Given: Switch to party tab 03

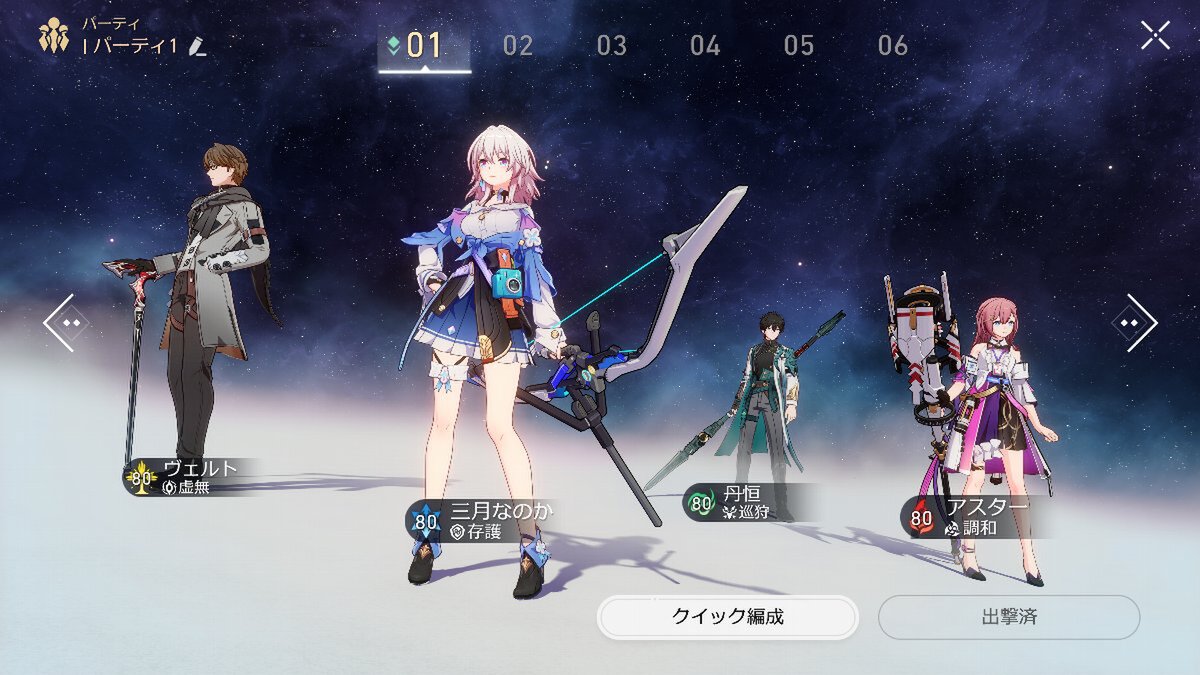Looking at the screenshot, I should tap(612, 45).
